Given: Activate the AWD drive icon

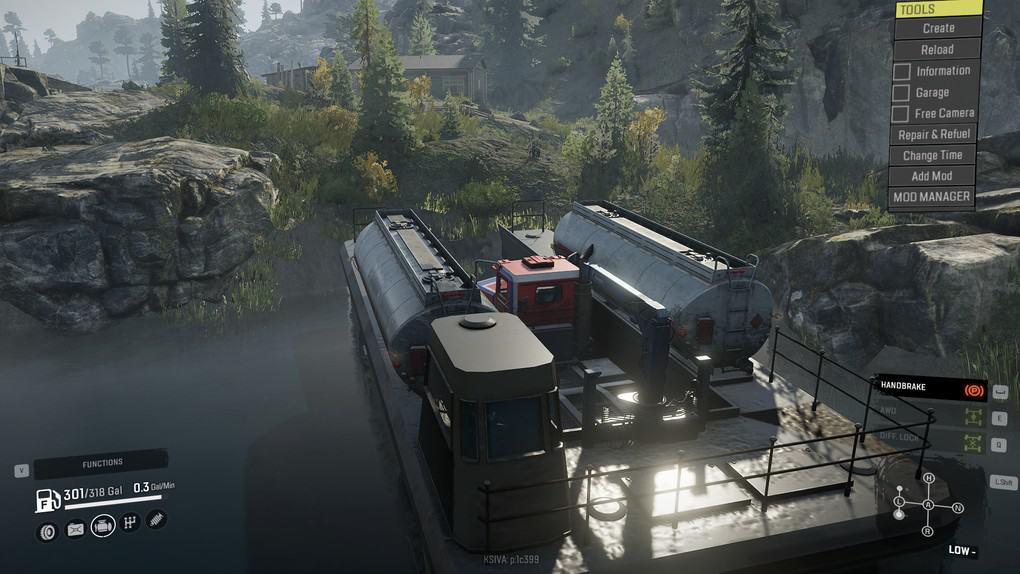Looking at the screenshot, I should pyautogui.click(x=969, y=416).
